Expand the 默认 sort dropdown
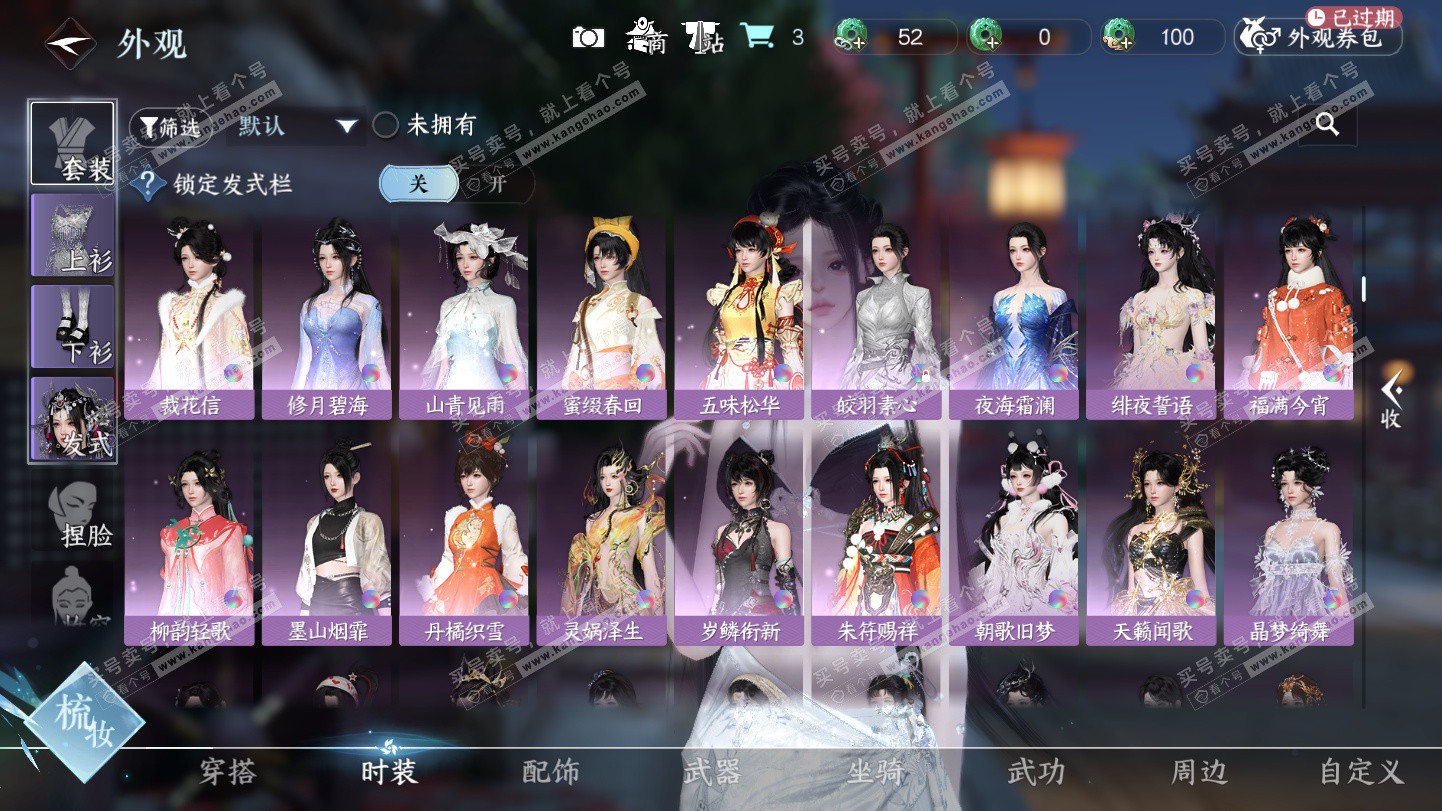The height and width of the screenshot is (811, 1442). click(296, 126)
